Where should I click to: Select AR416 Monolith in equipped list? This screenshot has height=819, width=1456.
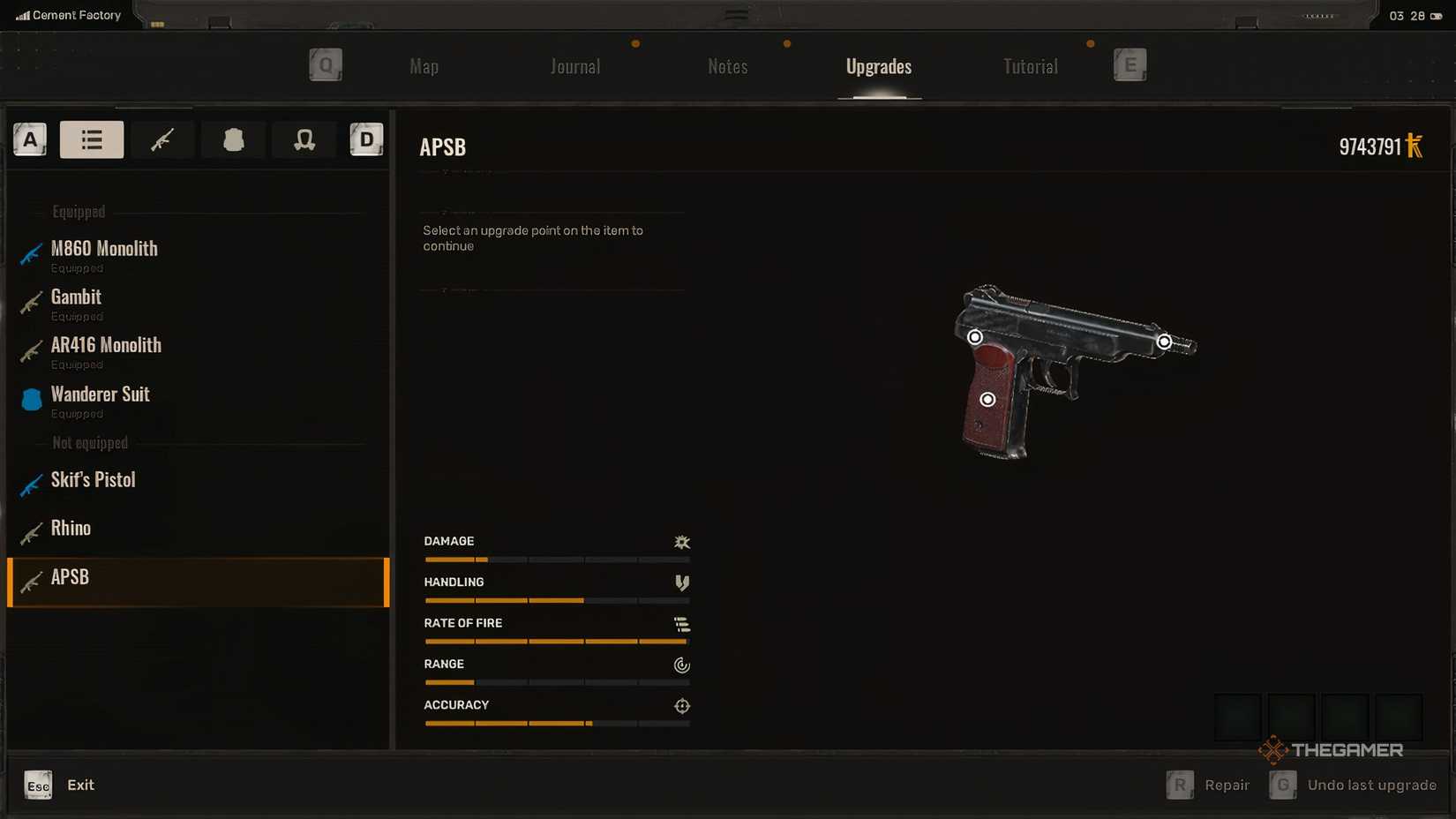tap(106, 346)
